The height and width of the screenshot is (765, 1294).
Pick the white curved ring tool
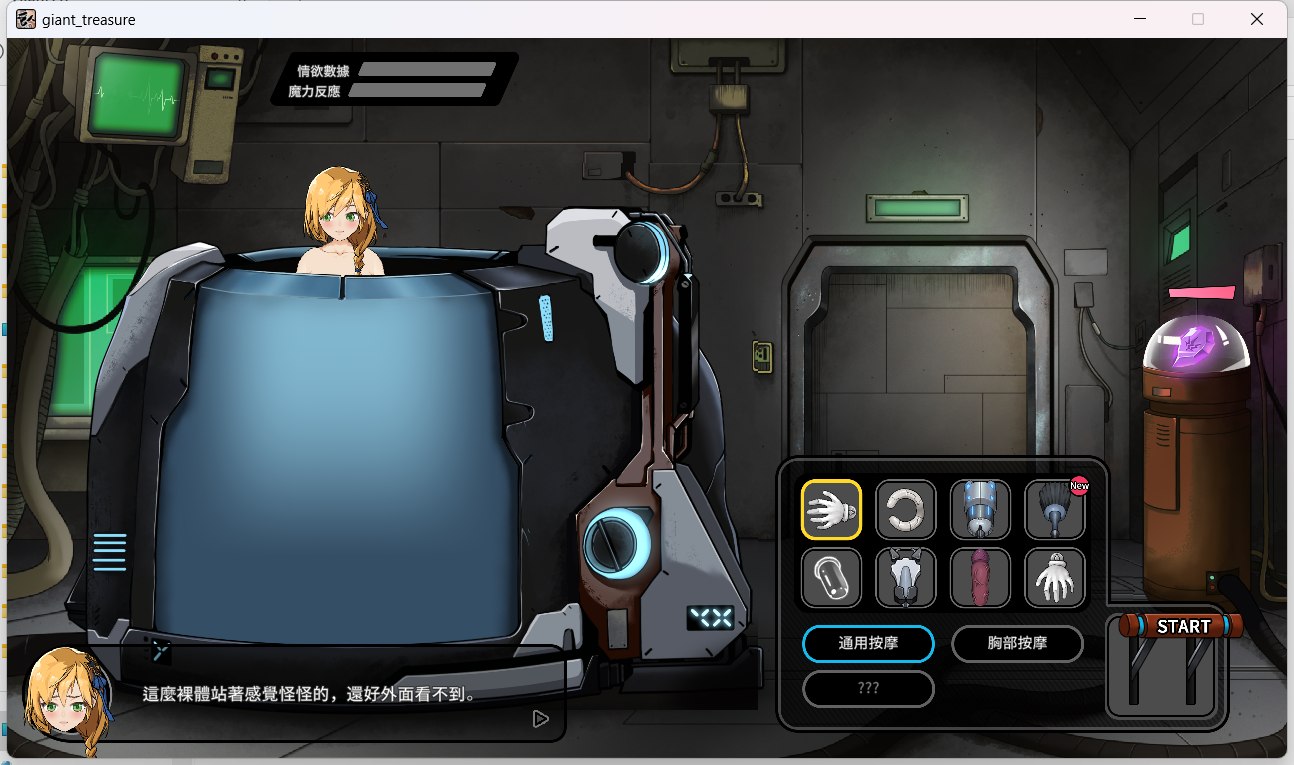click(906, 510)
